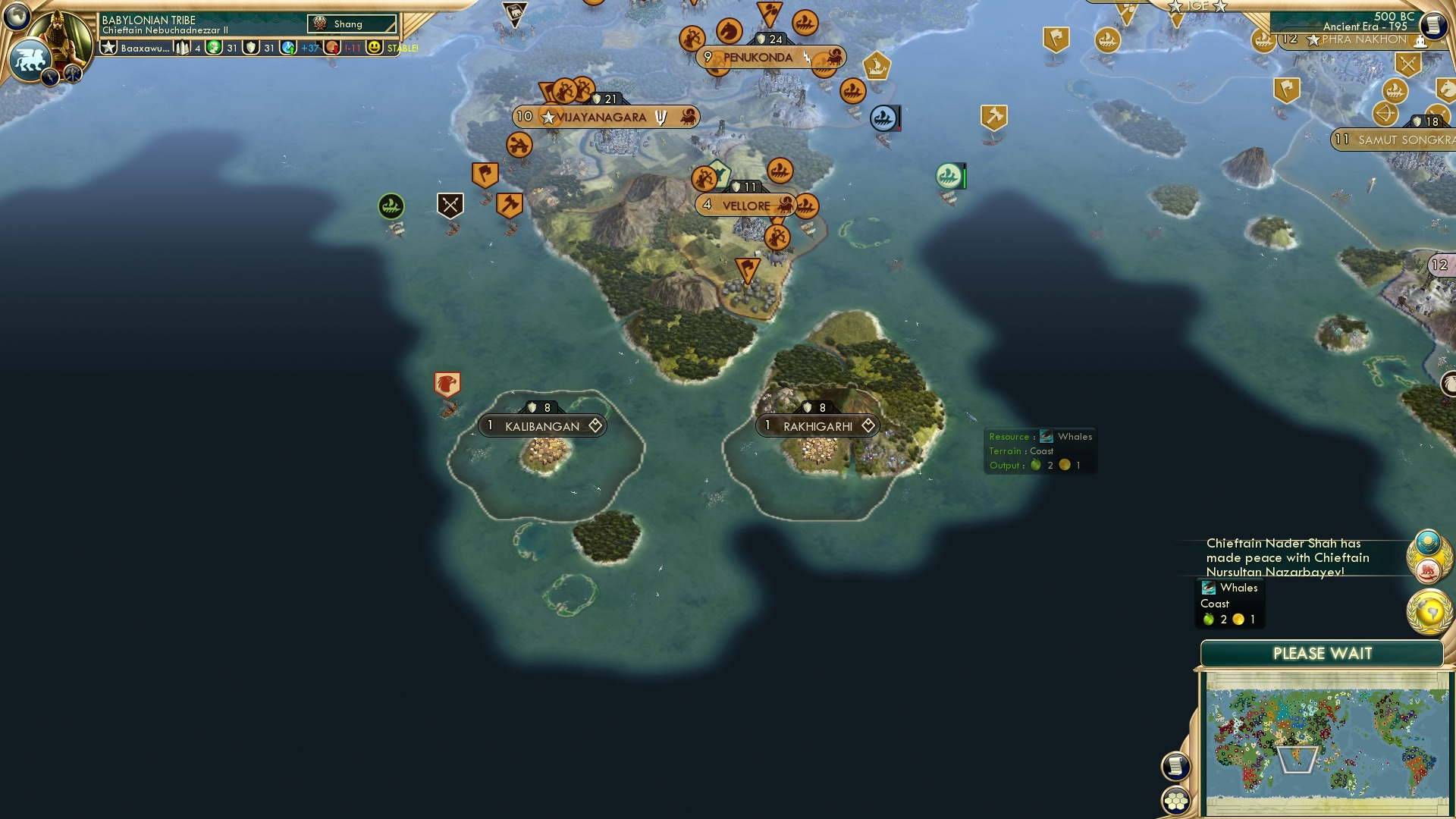Viewport: 1456px width, 819px height.
Task: Open the replay scroll icon beside the minimap
Action: [x=1176, y=767]
